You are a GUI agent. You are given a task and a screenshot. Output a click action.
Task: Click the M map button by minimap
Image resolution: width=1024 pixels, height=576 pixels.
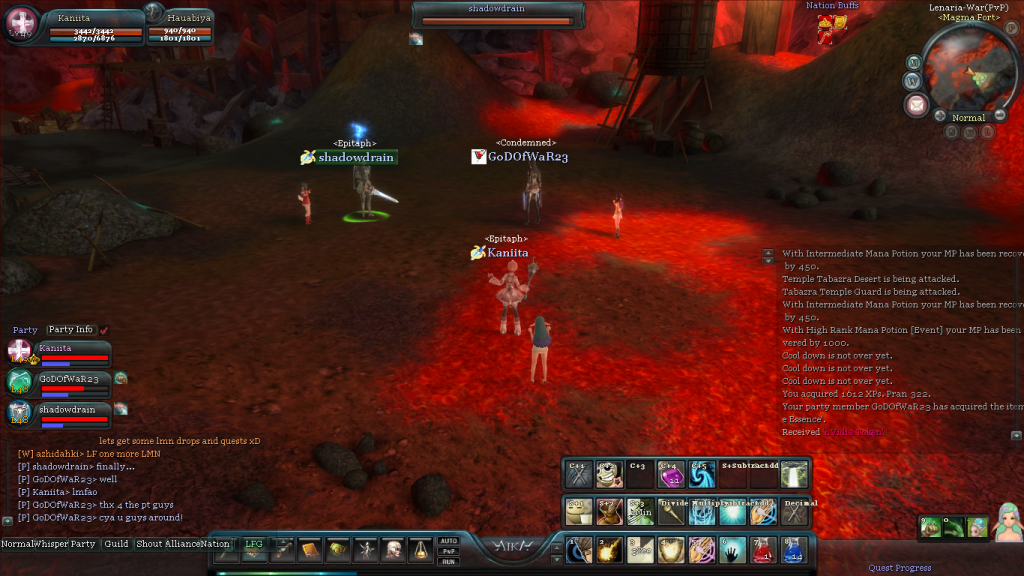(x=913, y=61)
